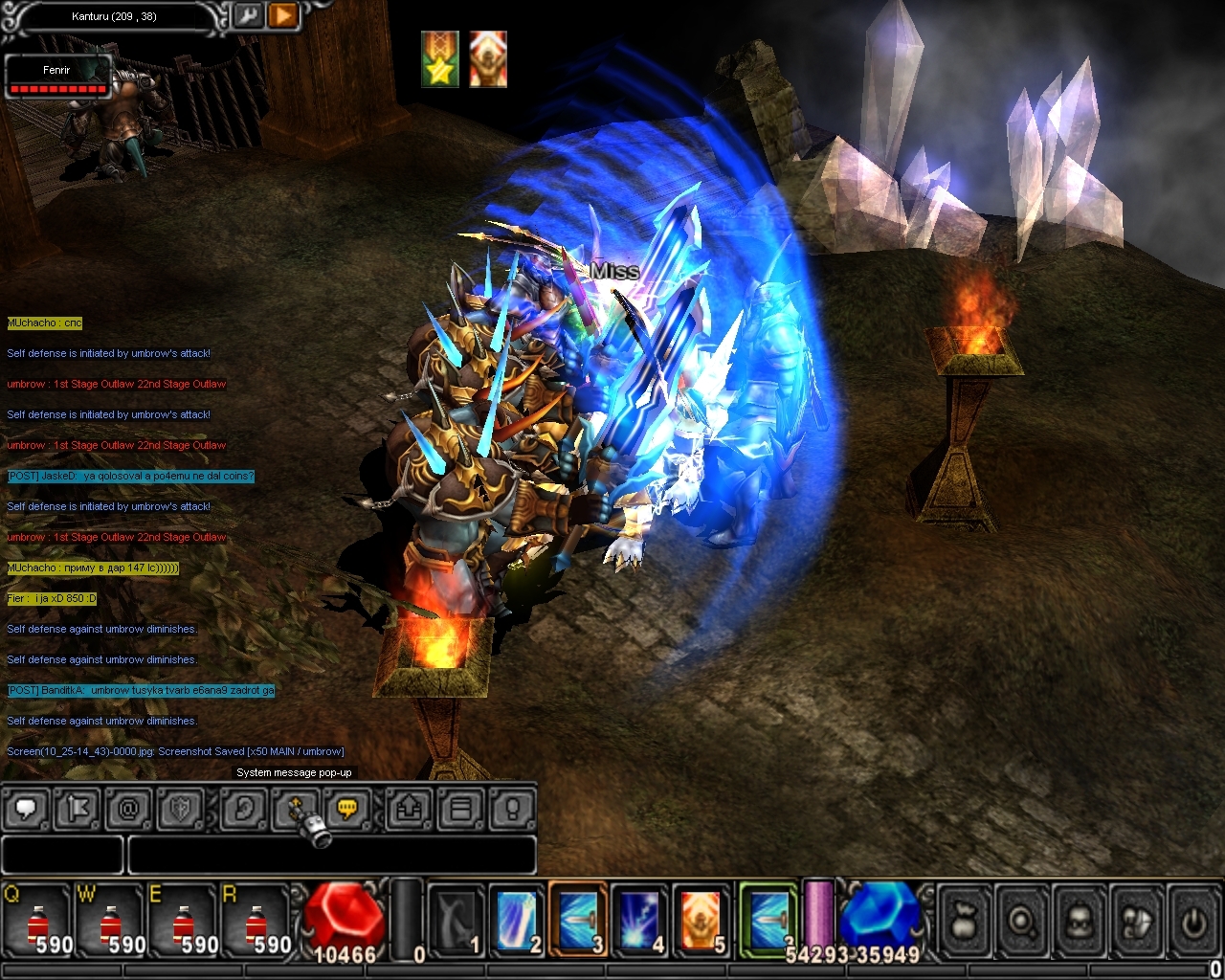Click into the chat message input field
Image resolution: width=1225 pixels, height=980 pixels.
pos(330,855)
